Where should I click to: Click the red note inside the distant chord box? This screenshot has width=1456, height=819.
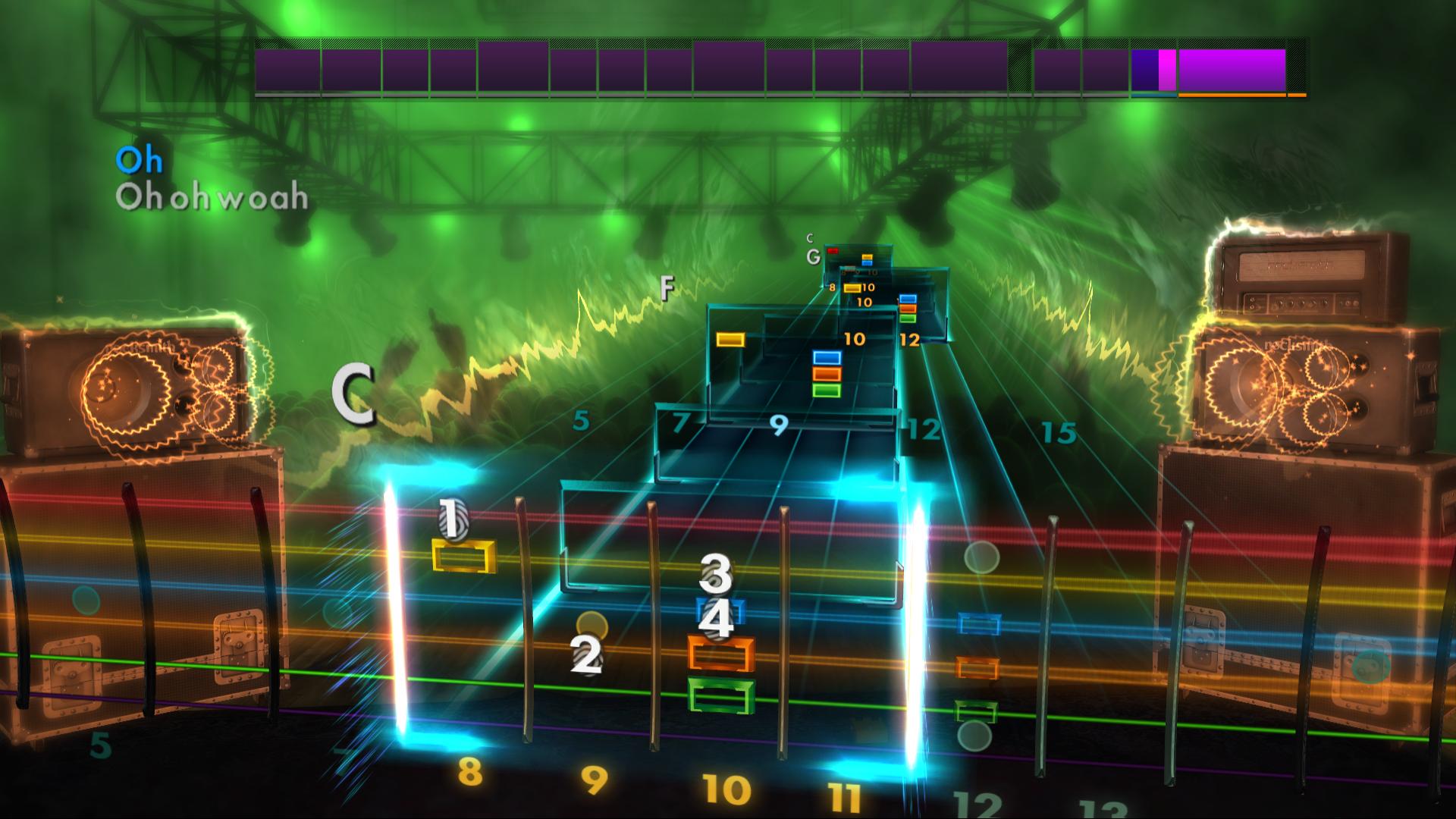coord(833,250)
